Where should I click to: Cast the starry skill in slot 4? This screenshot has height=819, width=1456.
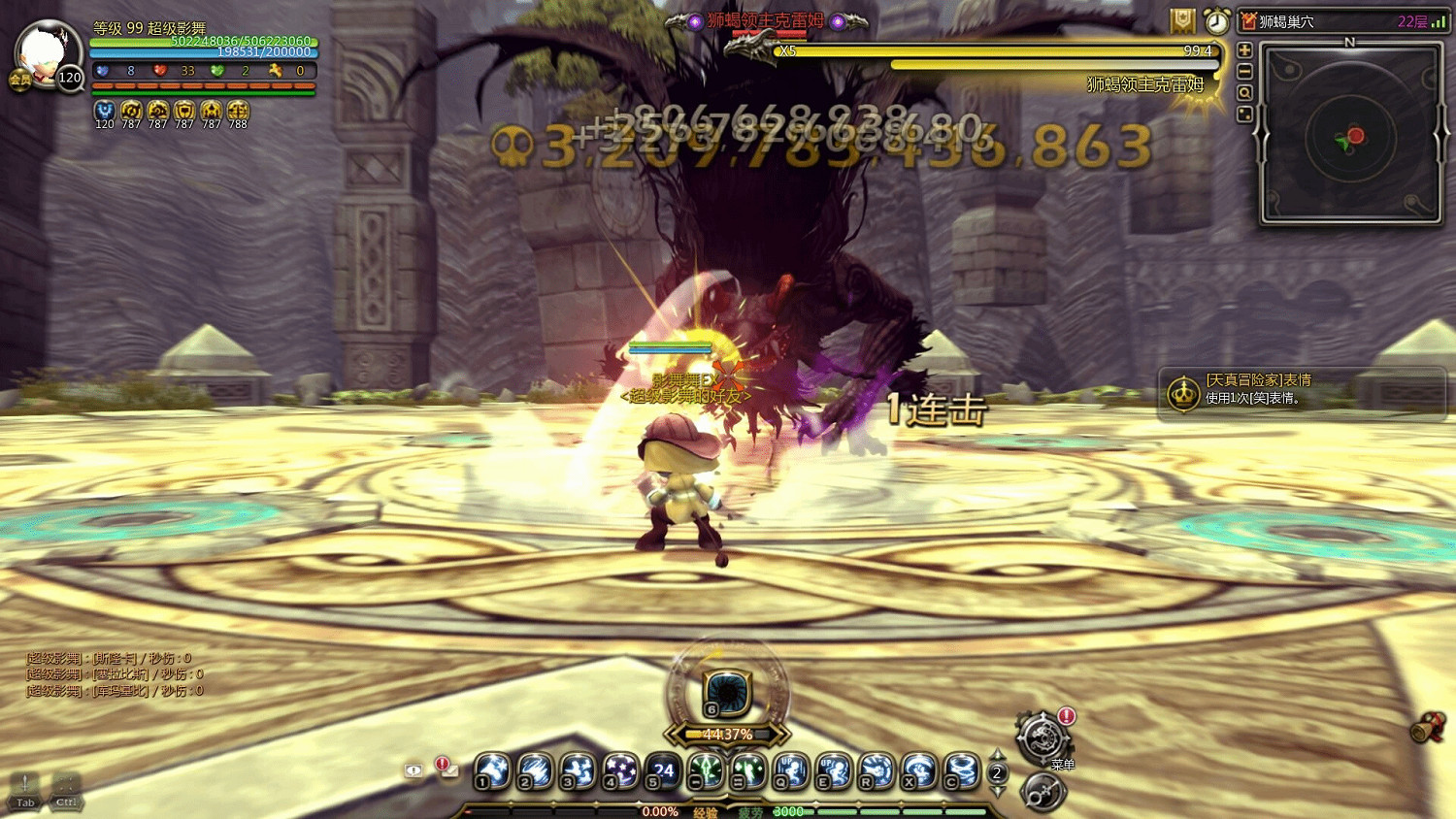pyautogui.click(x=621, y=770)
